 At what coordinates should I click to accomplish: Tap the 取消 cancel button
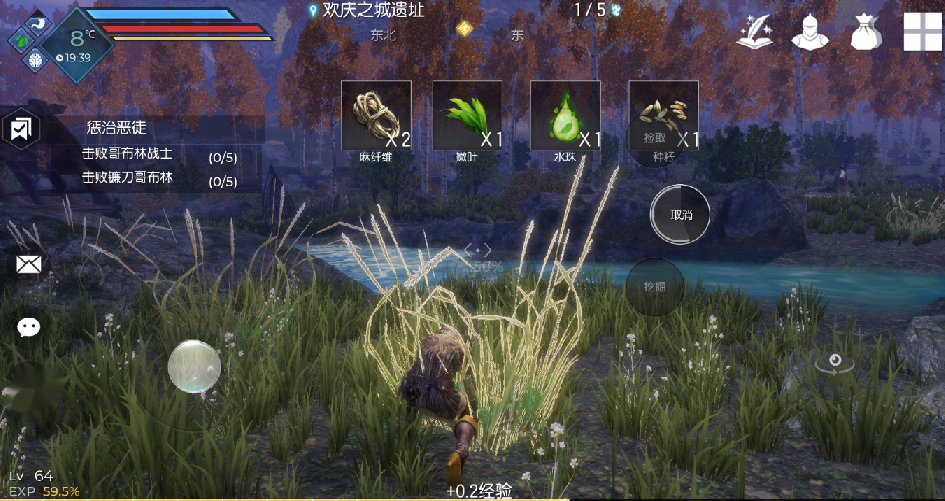pos(681,214)
